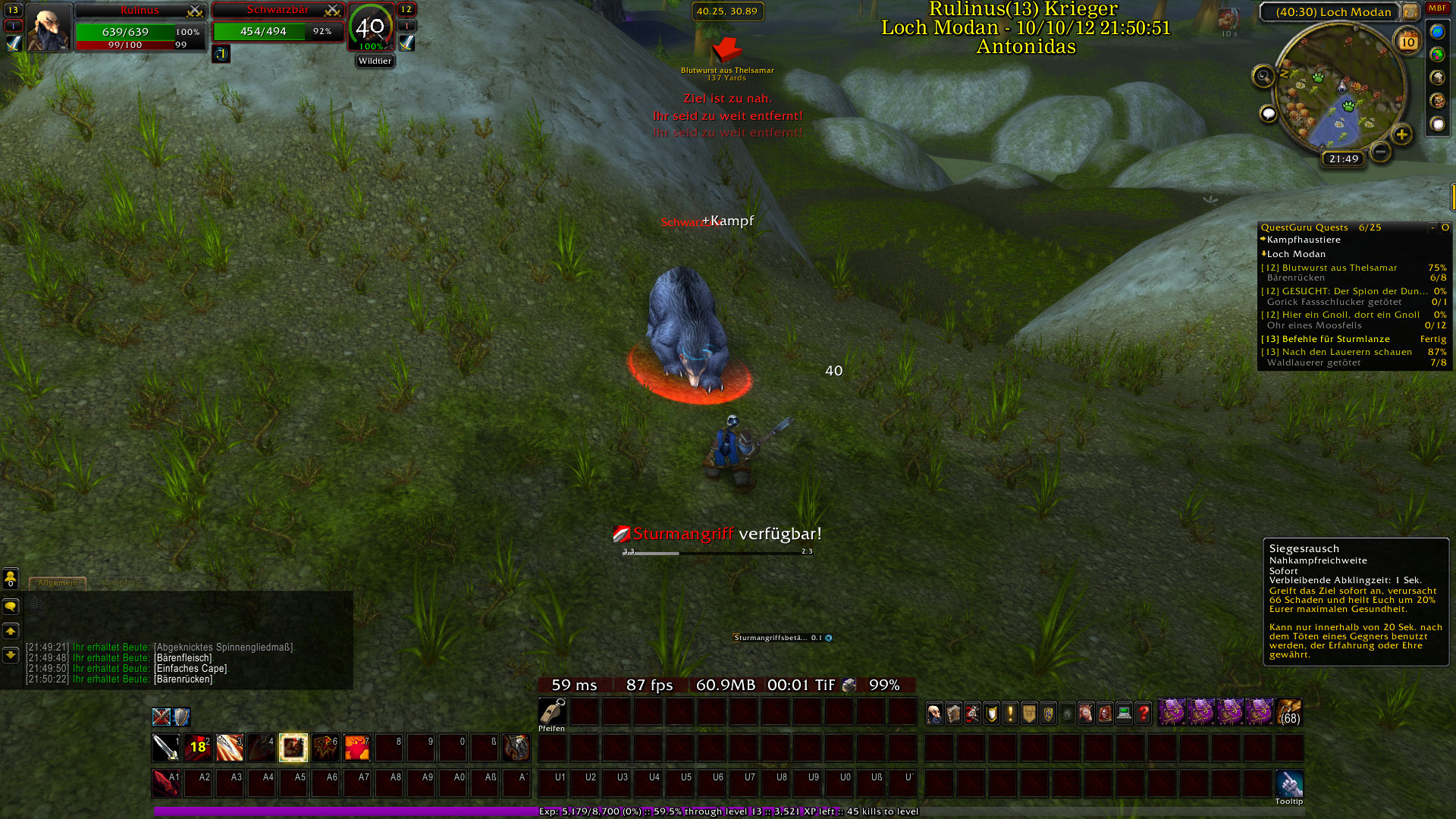Activate the glowing highlighted ability in slot 5
Image resolution: width=1456 pixels, height=819 pixels.
point(293,748)
